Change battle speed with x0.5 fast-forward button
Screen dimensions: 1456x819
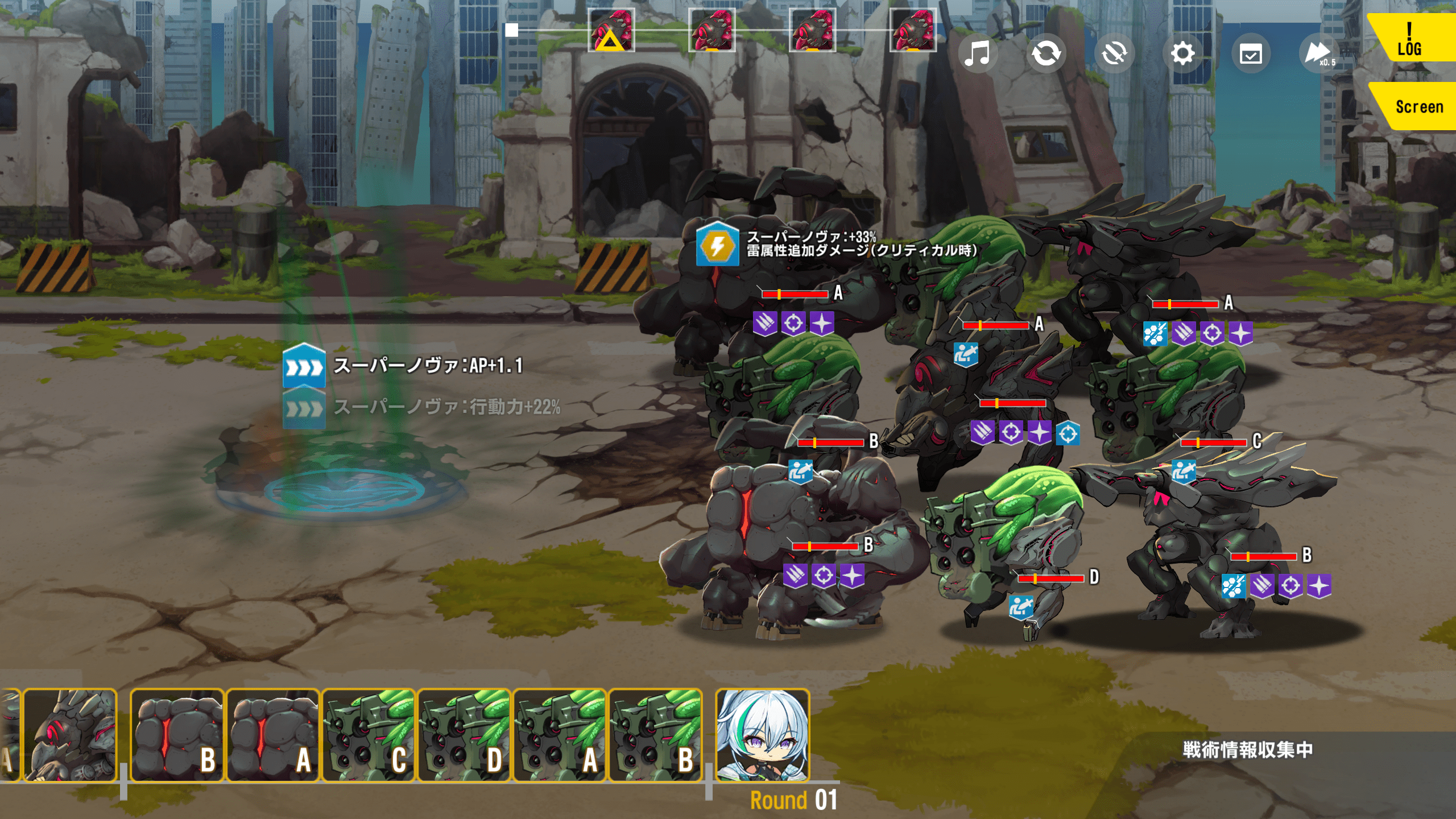pos(1319,54)
